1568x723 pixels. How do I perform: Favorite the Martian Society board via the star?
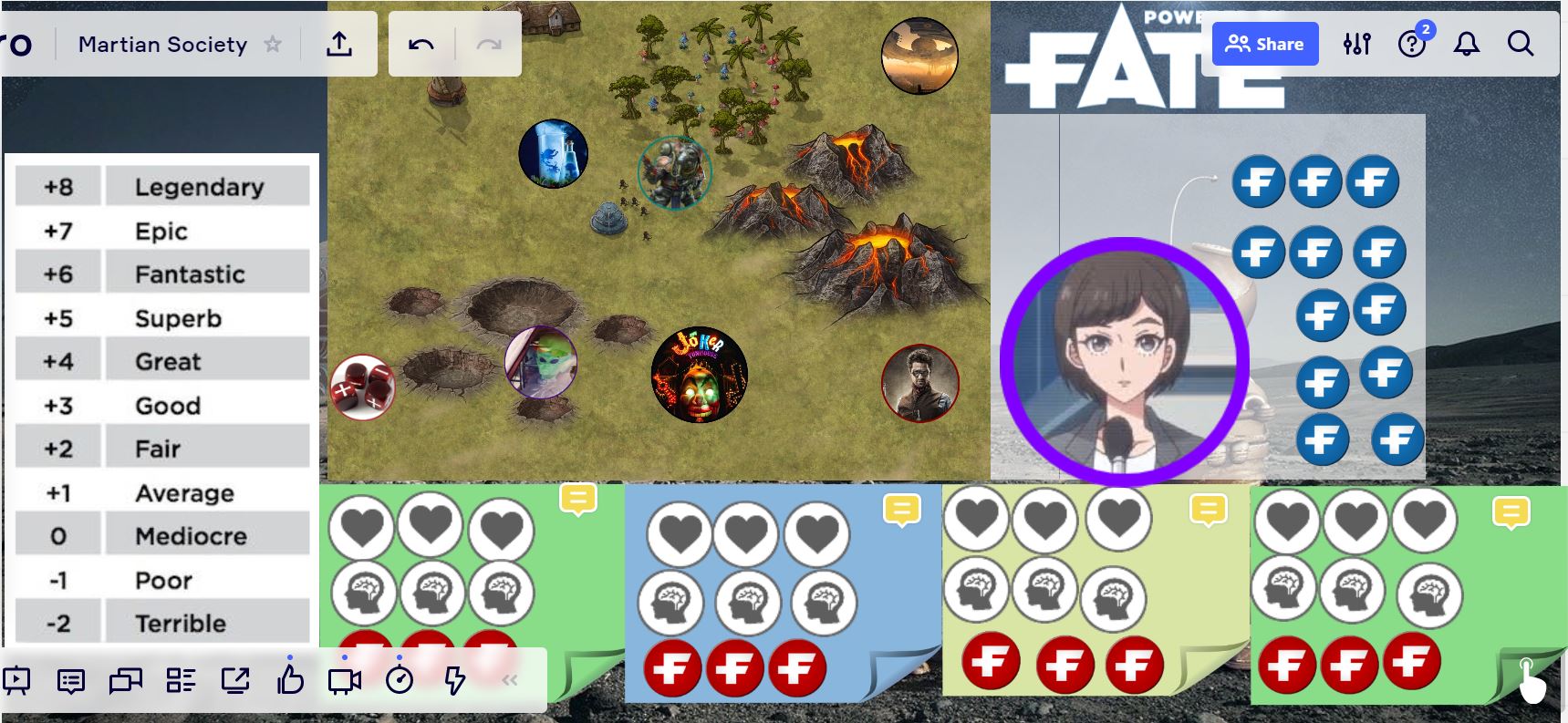[273, 43]
